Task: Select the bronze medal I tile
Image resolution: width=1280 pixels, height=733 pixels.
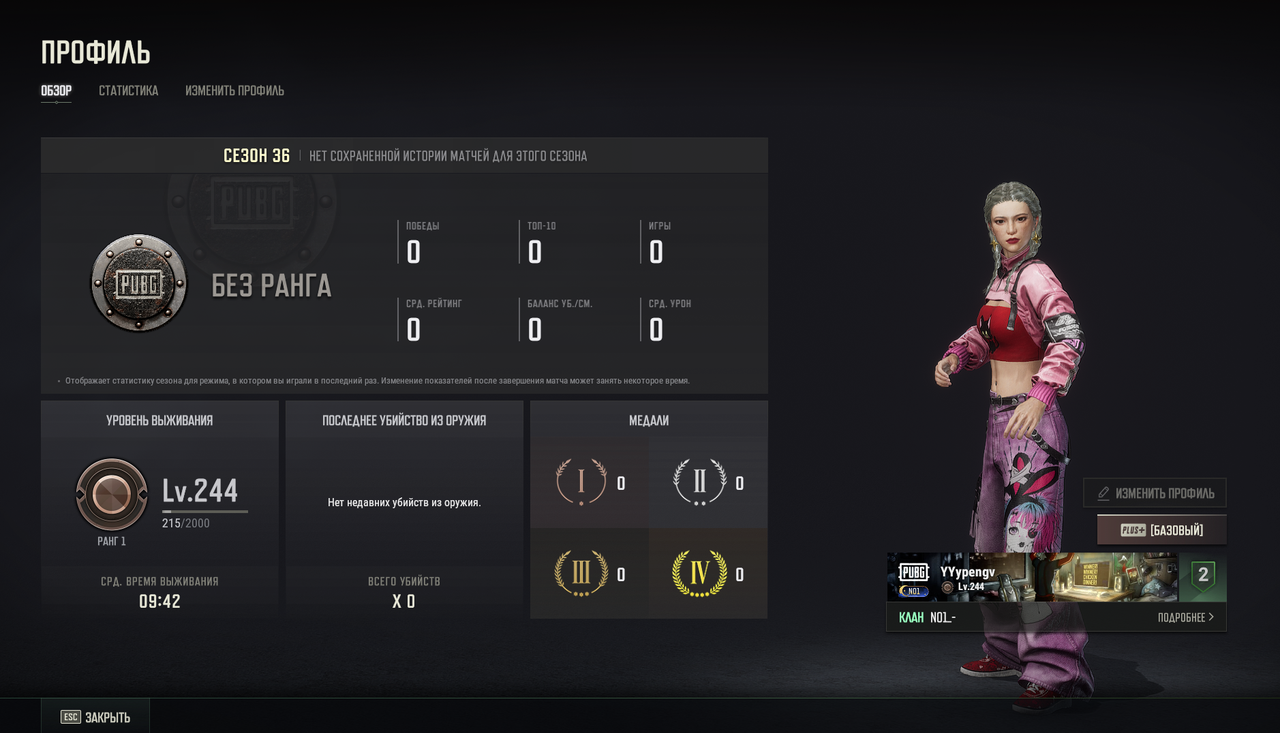Action: pos(589,483)
